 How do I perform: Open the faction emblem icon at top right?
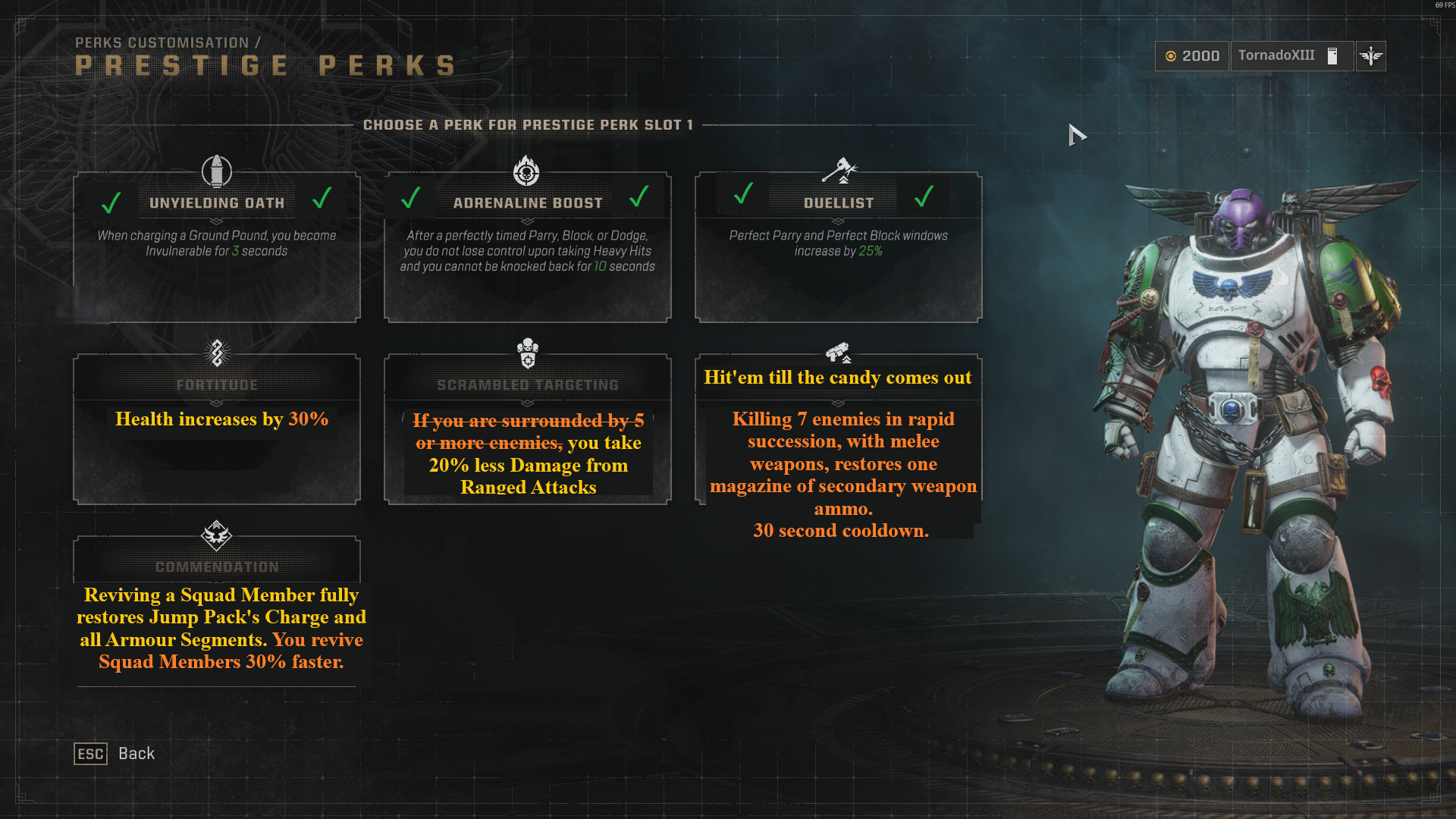(x=1370, y=55)
